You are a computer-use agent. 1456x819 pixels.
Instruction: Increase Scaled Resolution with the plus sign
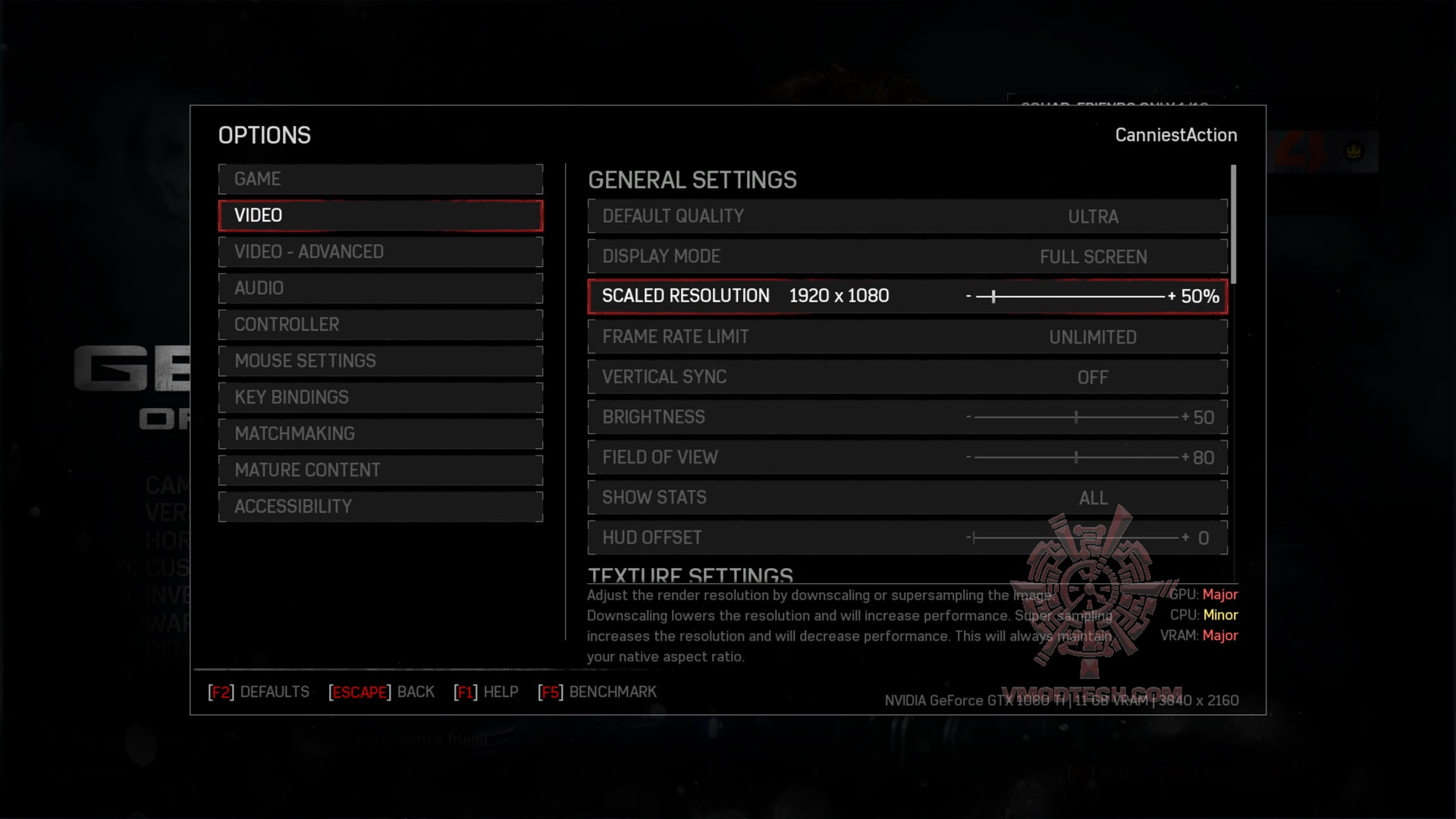pyautogui.click(x=1172, y=297)
